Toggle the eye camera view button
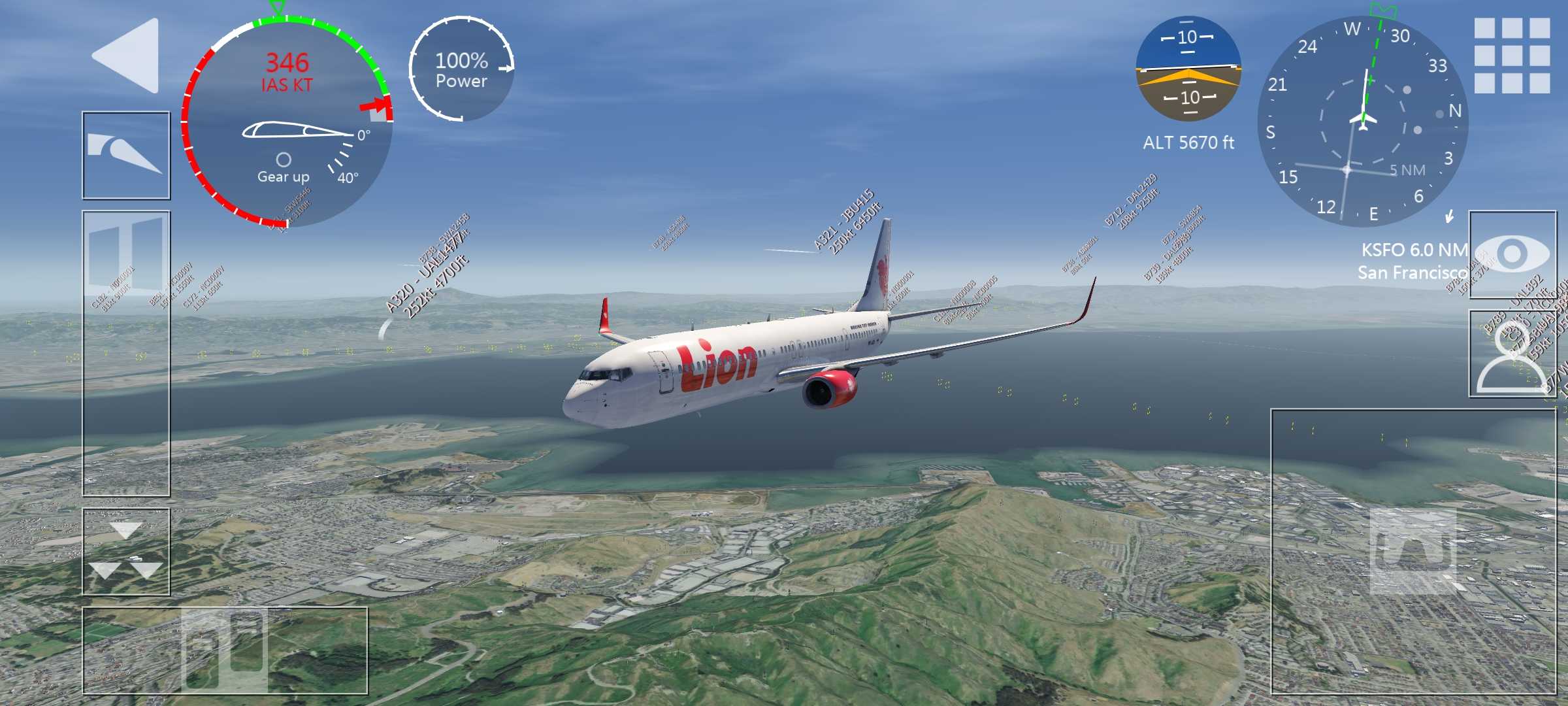 point(1512,254)
